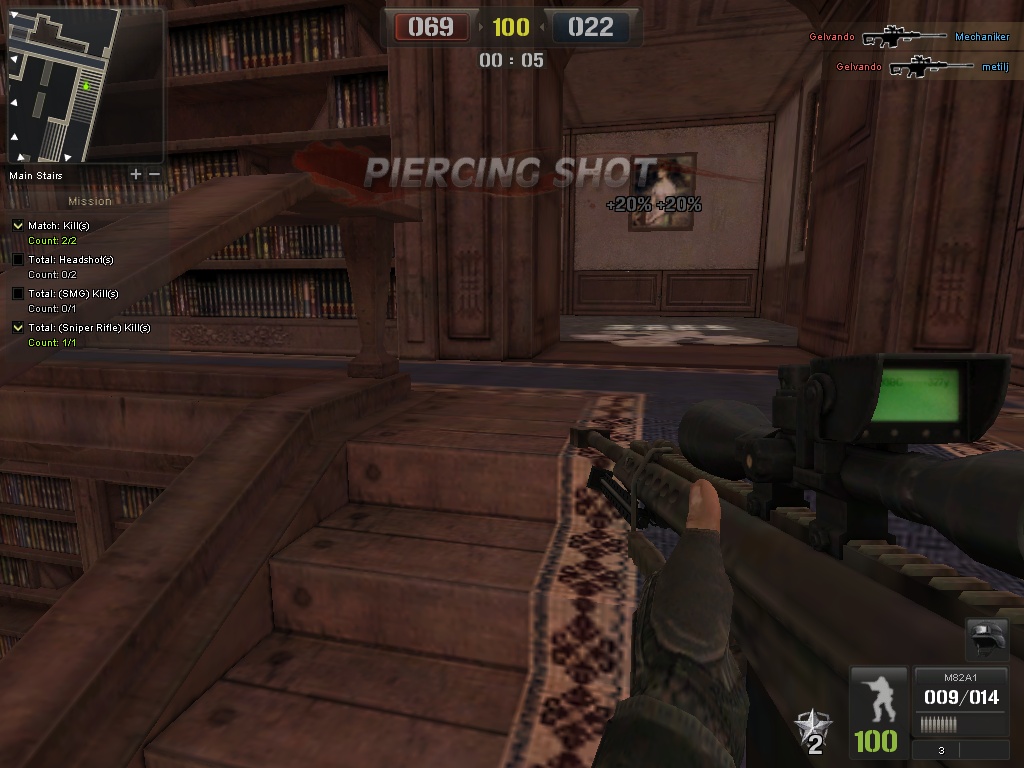Toggle the Match: Kill(s) mission checkbox

(x=18, y=226)
